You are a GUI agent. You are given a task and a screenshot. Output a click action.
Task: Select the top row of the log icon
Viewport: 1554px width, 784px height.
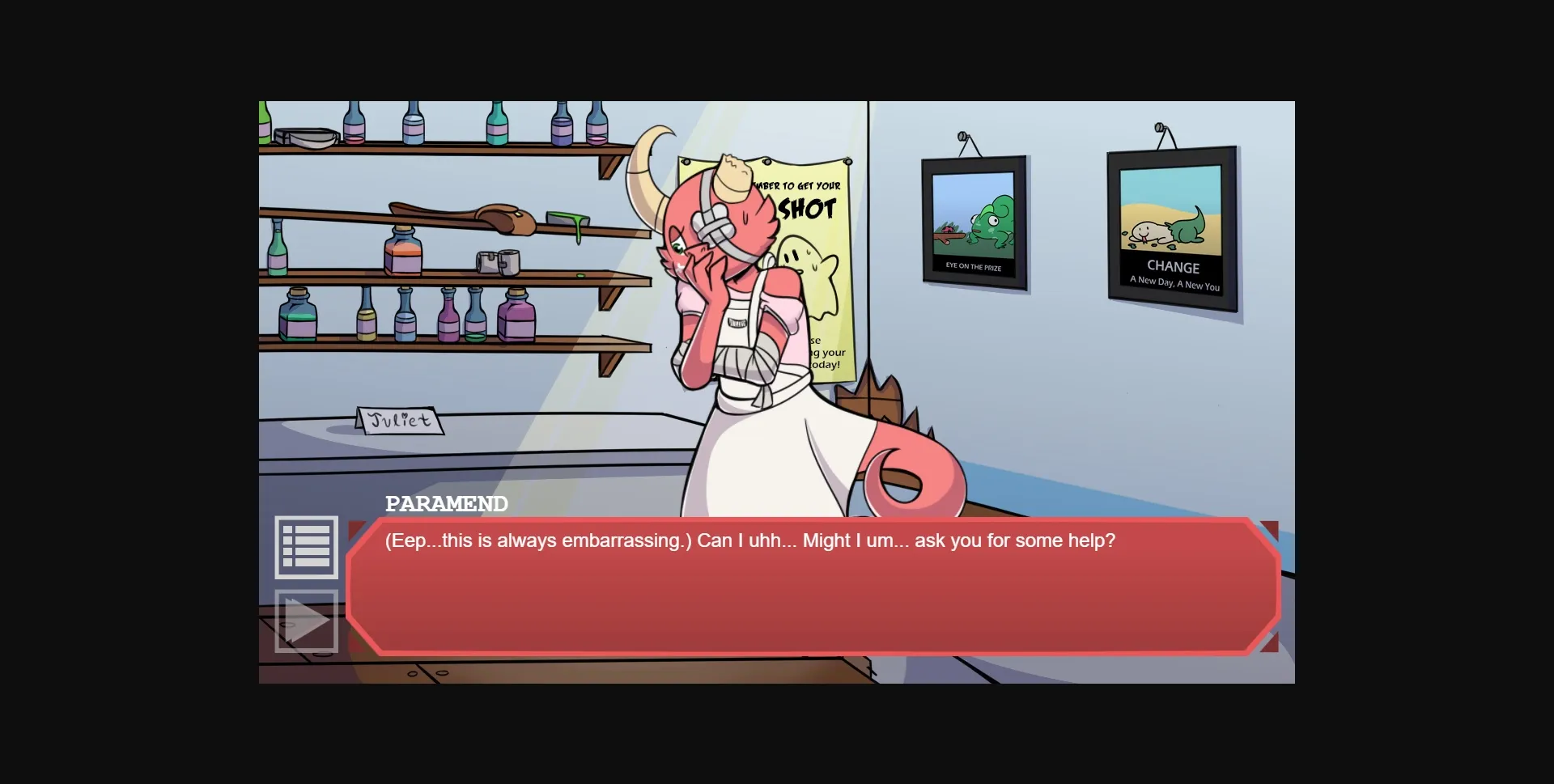point(308,531)
